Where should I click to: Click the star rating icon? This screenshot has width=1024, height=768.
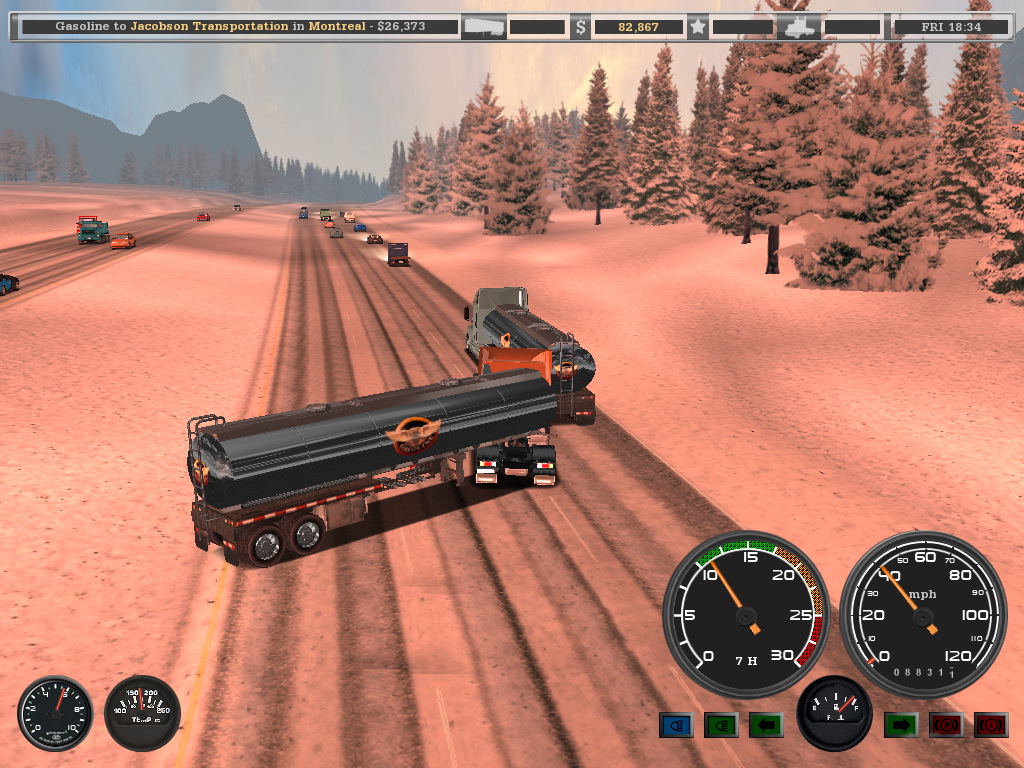[698, 27]
